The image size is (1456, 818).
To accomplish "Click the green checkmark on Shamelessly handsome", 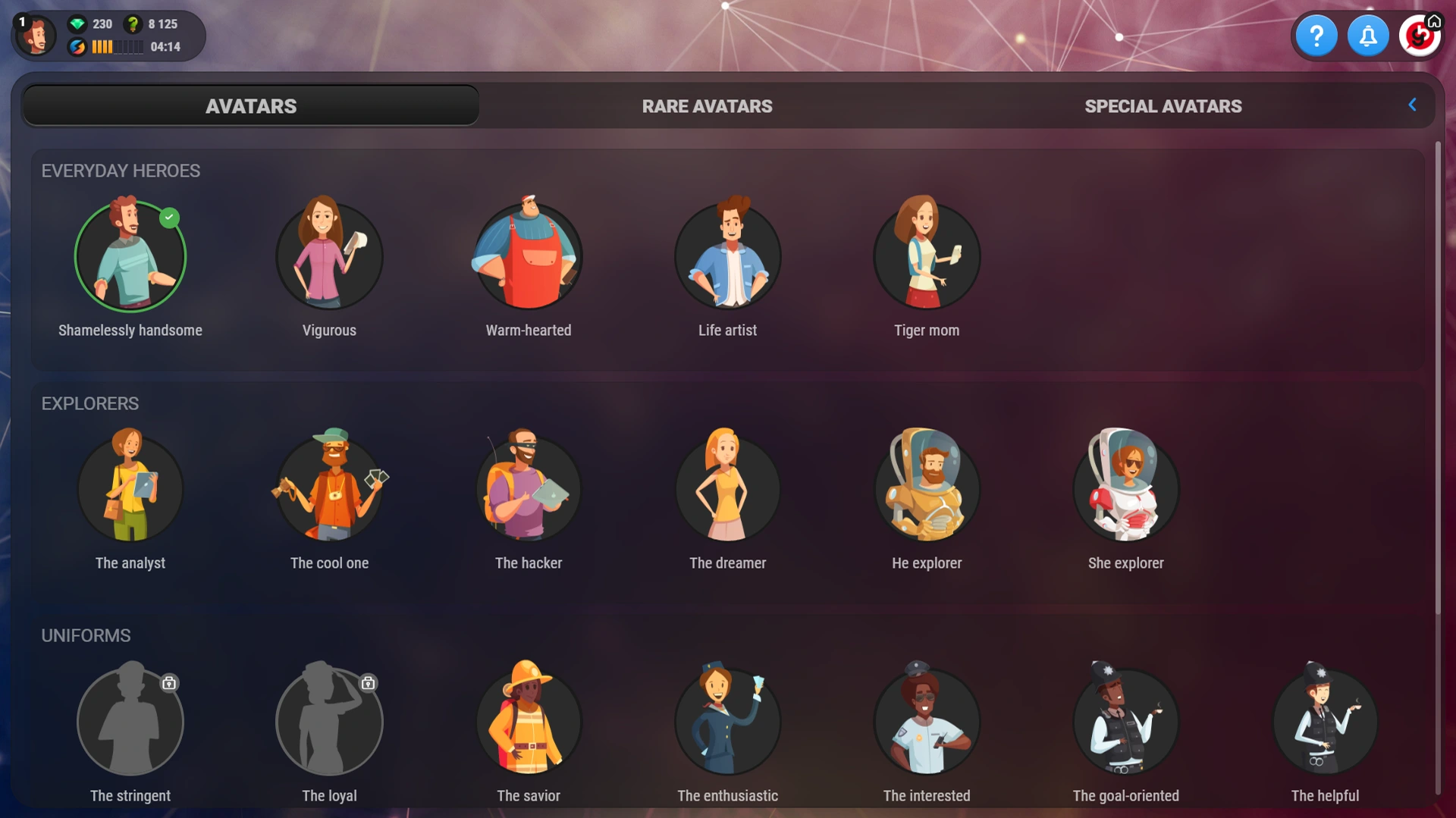I will (x=169, y=218).
